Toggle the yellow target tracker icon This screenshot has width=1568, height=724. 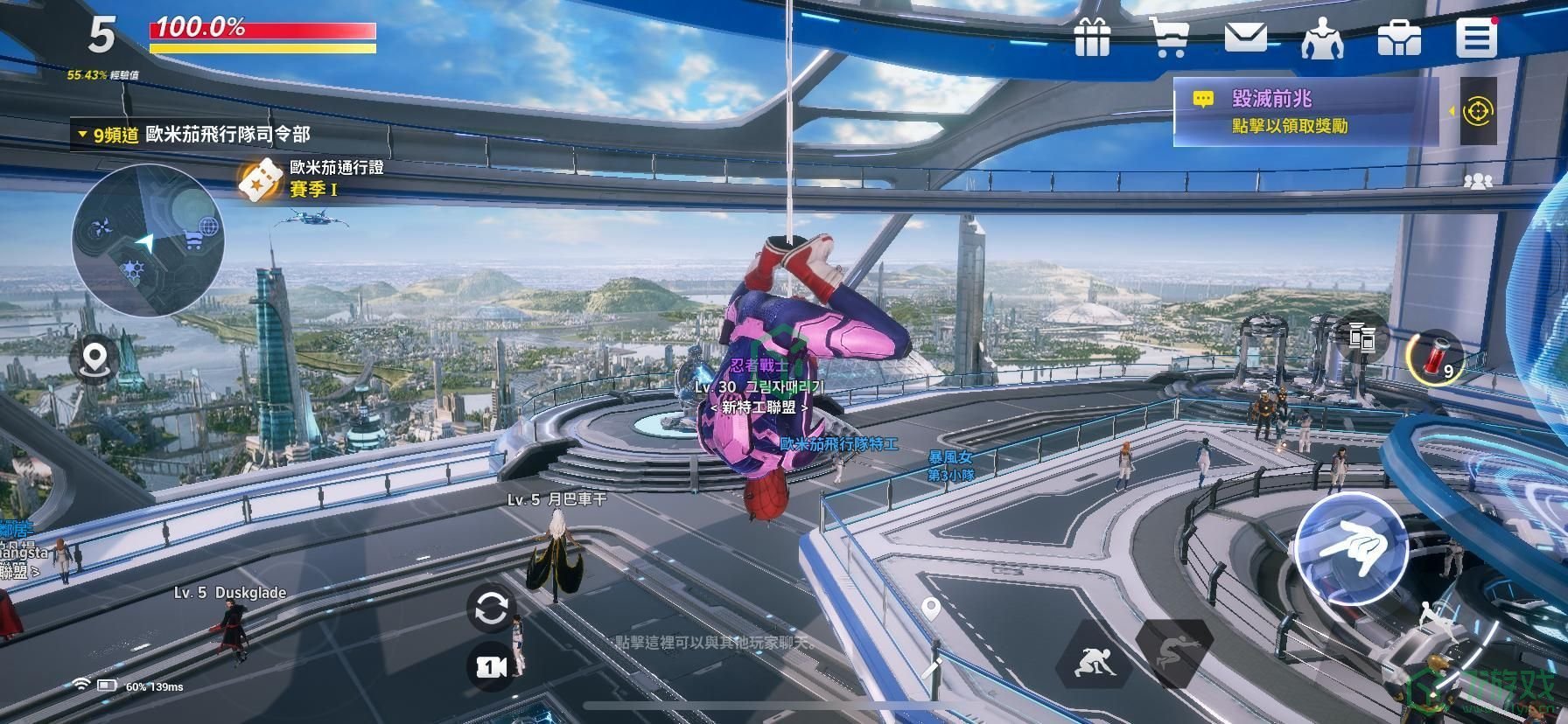pyautogui.click(x=1478, y=111)
